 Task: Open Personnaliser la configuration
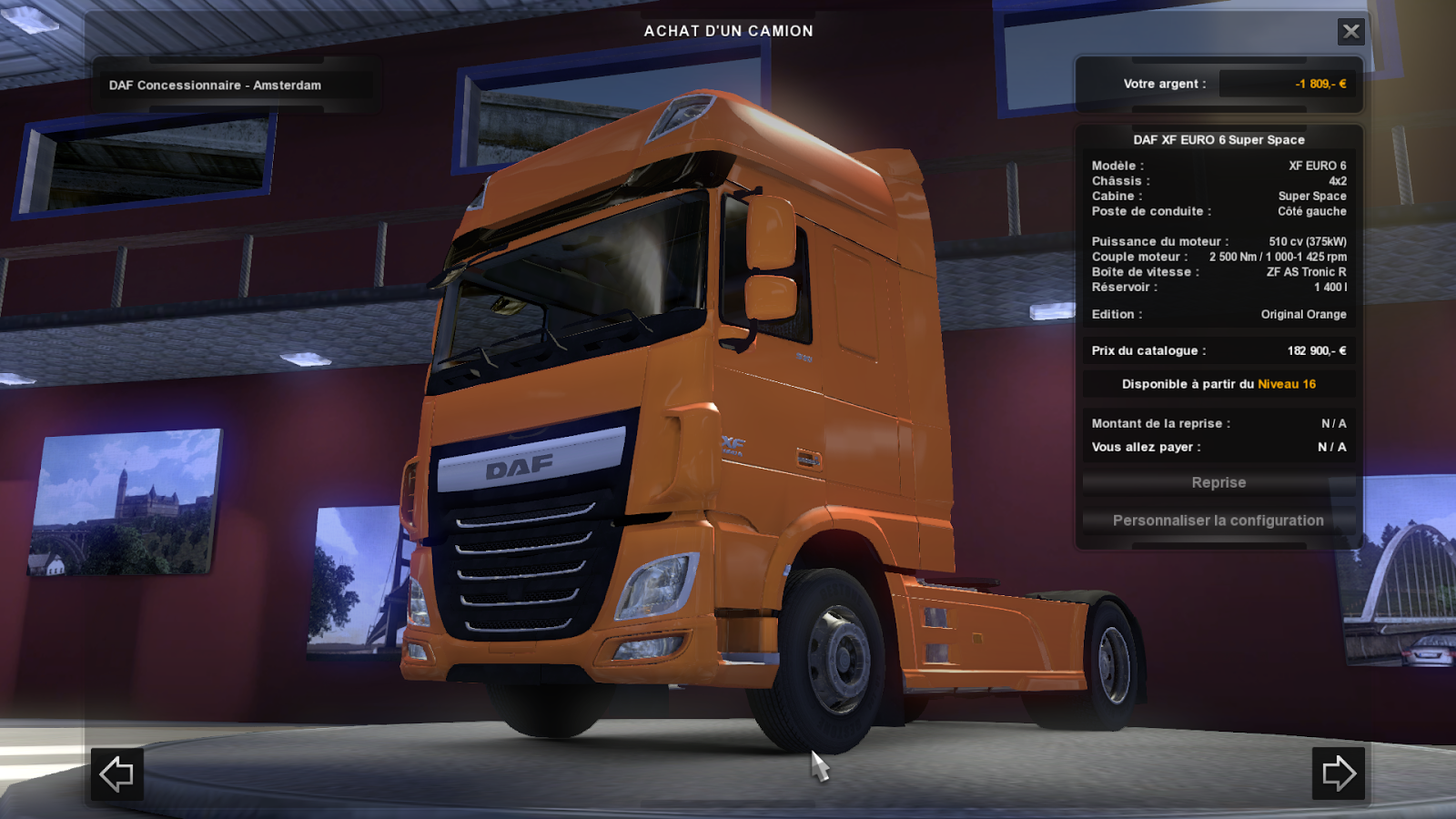point(1218,521)
